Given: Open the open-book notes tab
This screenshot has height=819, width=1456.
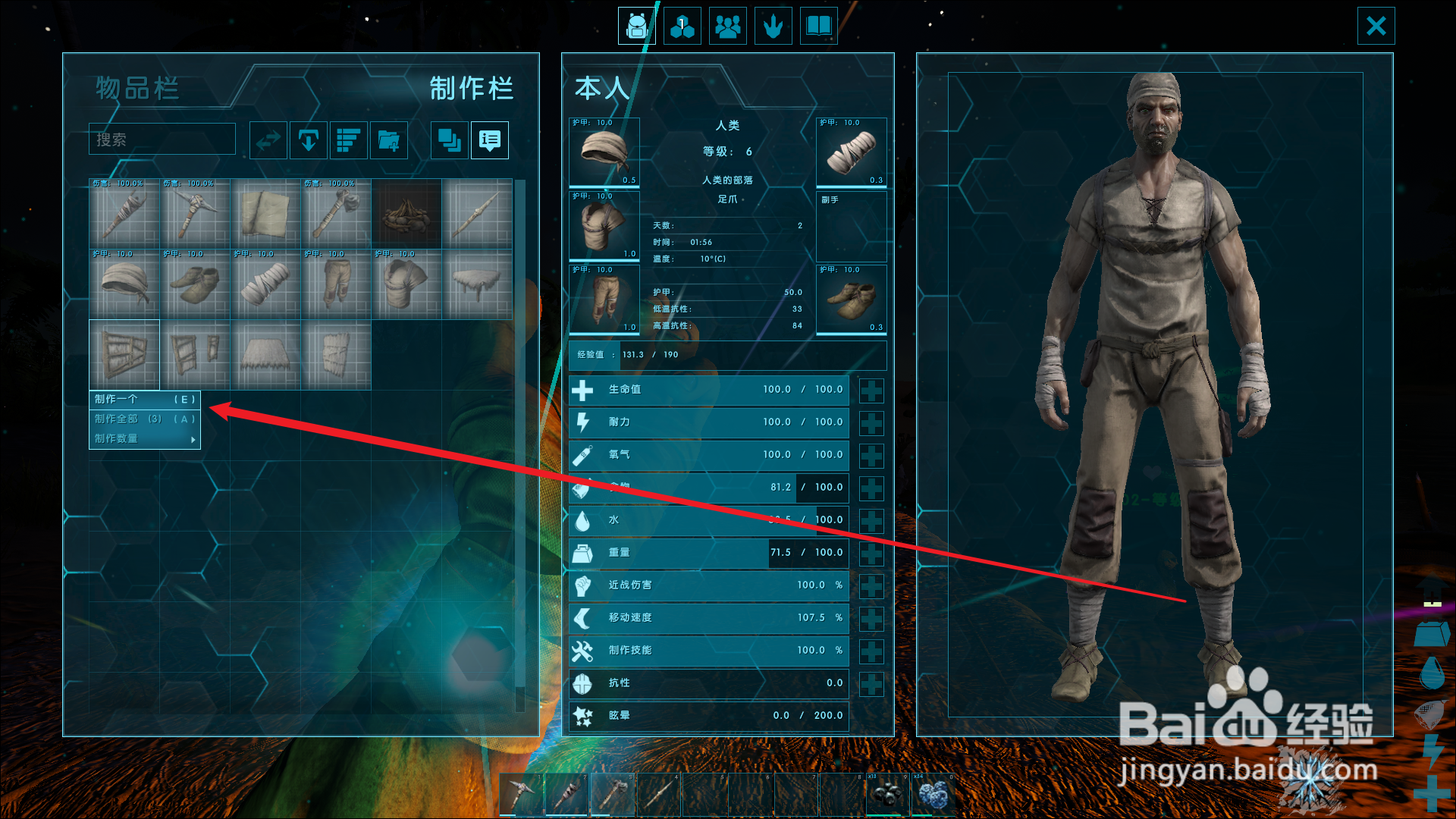Looking at the screenshot, I should tap(818, 27).
